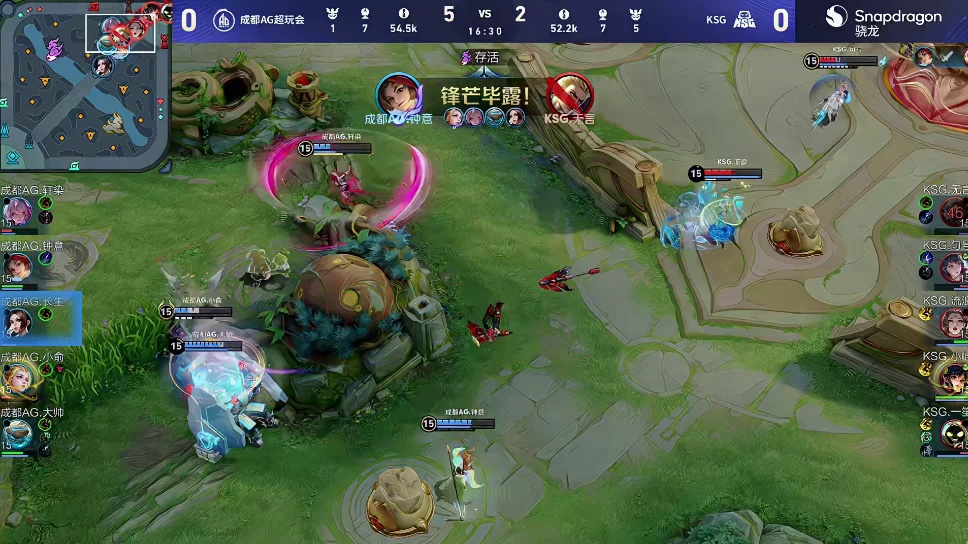The width and height of the screenshot is (968, 544).
Task: Select player 成都AG.轩染's portrait
Action: (x=18, y=212)
